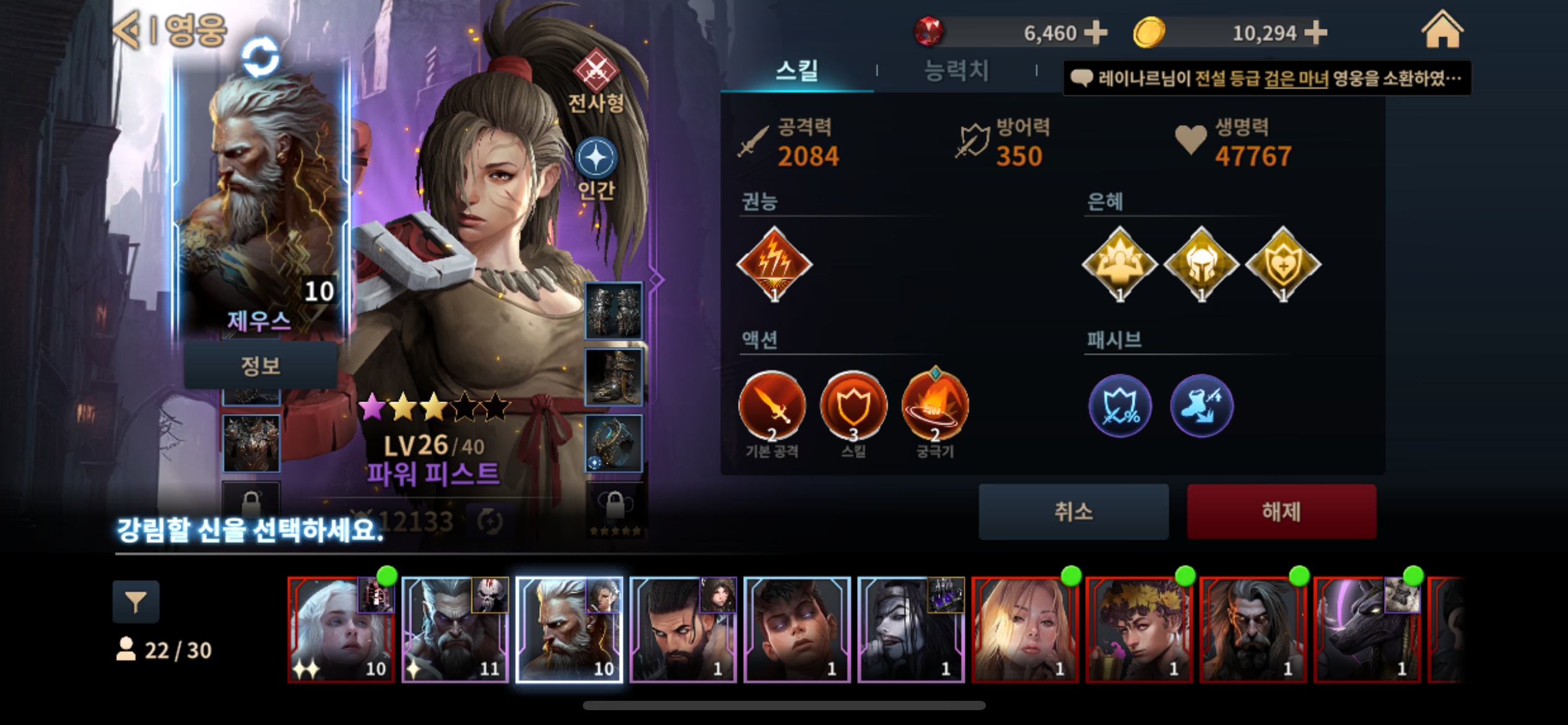
Task: Choose the blonde goddess portrait card
Action: (1025, 630)
